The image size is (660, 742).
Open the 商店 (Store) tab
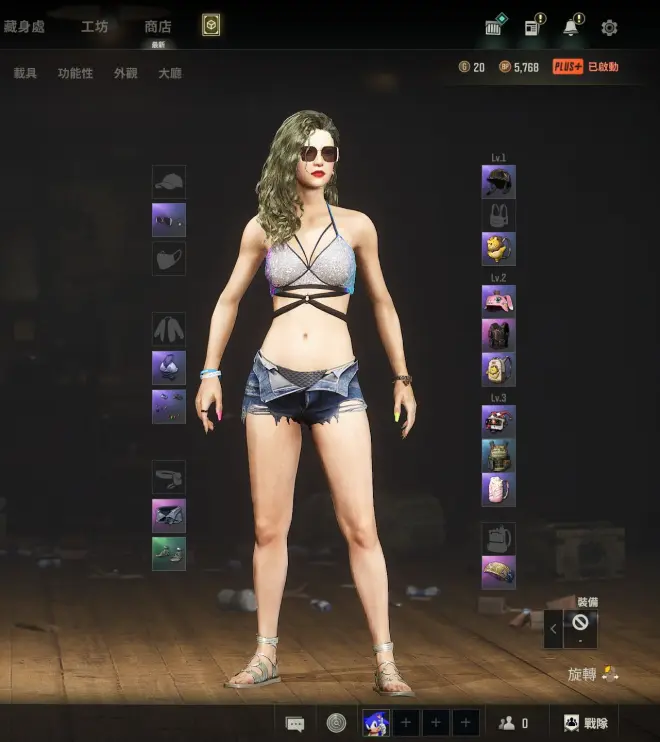[157, 27]
